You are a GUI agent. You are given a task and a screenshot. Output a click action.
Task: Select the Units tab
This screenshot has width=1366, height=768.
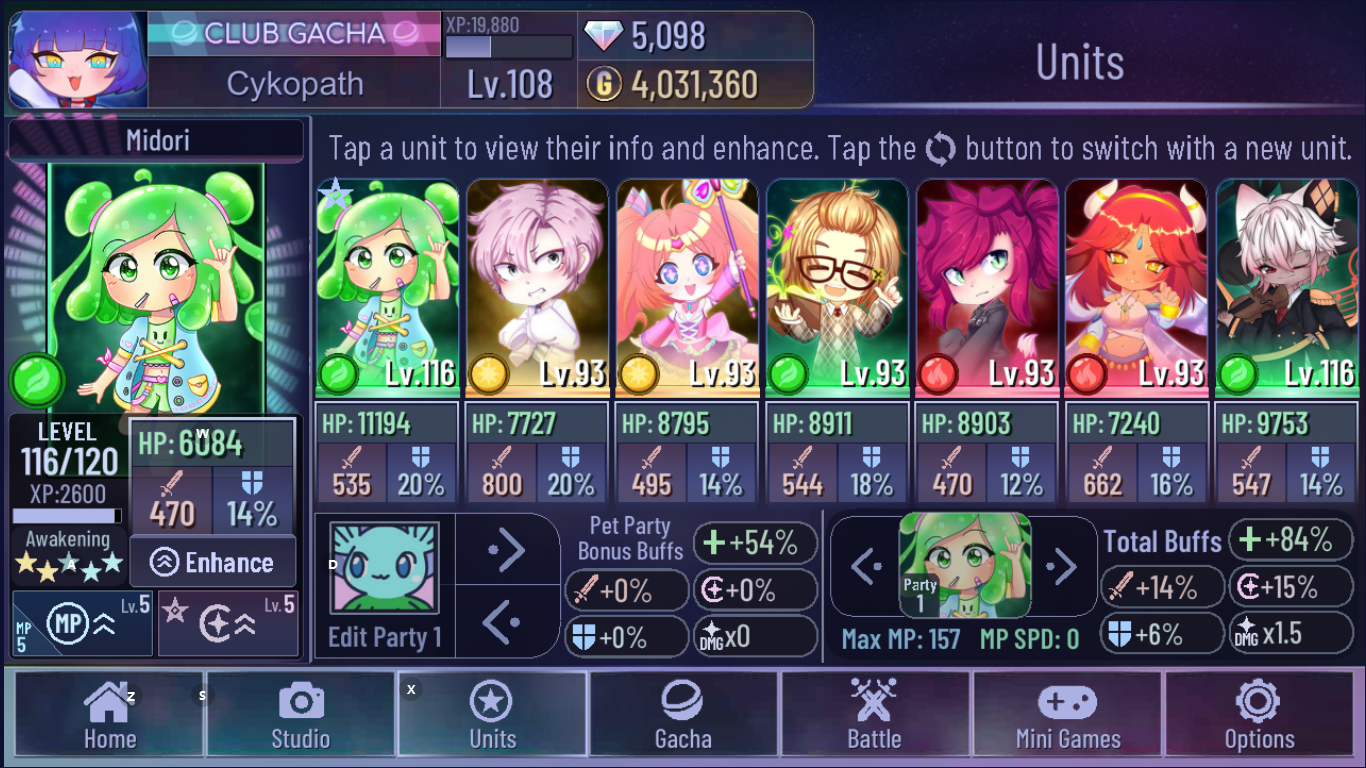492,714
